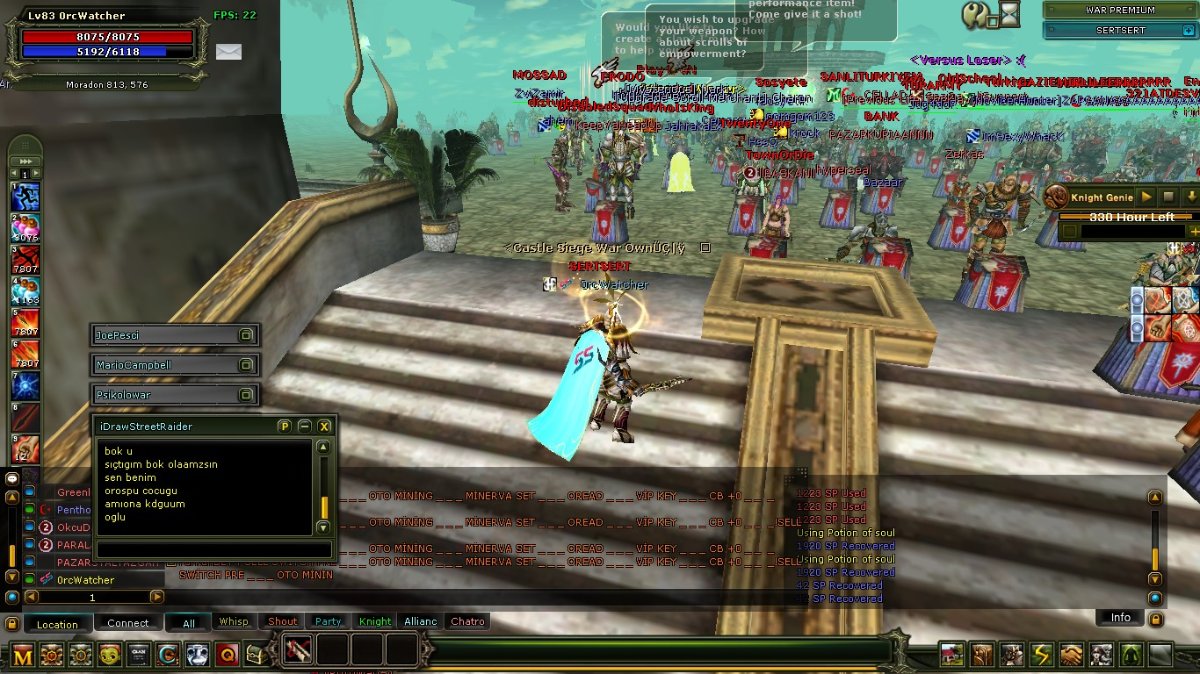Minimize the iDrawStreetRaider whisper window

click(305, 426)
